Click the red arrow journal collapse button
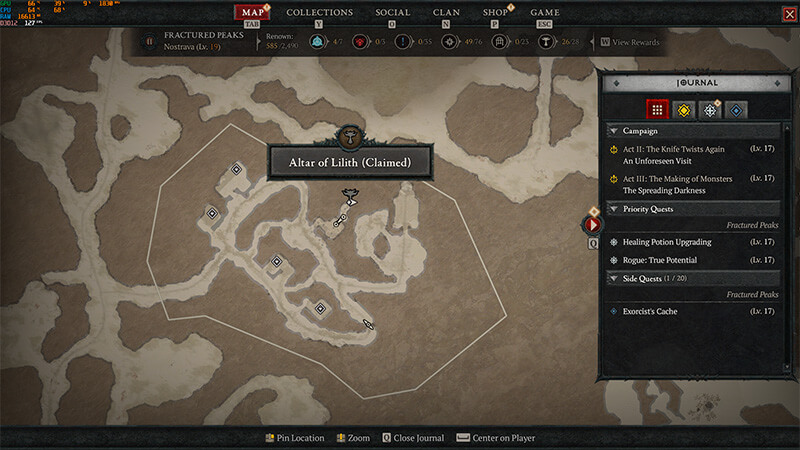Image resolution: width=800 pixels, height=450 pixels. 591,224
